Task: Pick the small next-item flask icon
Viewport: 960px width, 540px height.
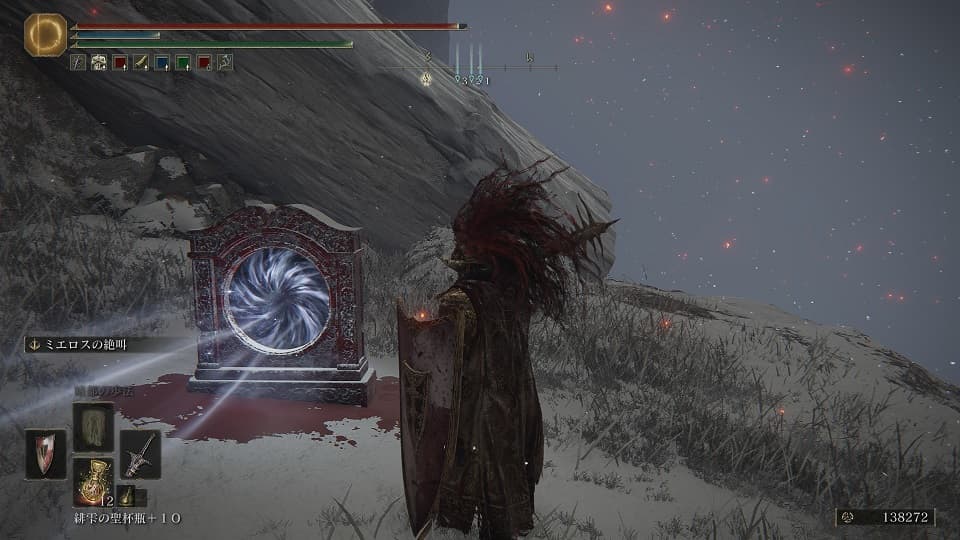Action: tap(126, 496)
